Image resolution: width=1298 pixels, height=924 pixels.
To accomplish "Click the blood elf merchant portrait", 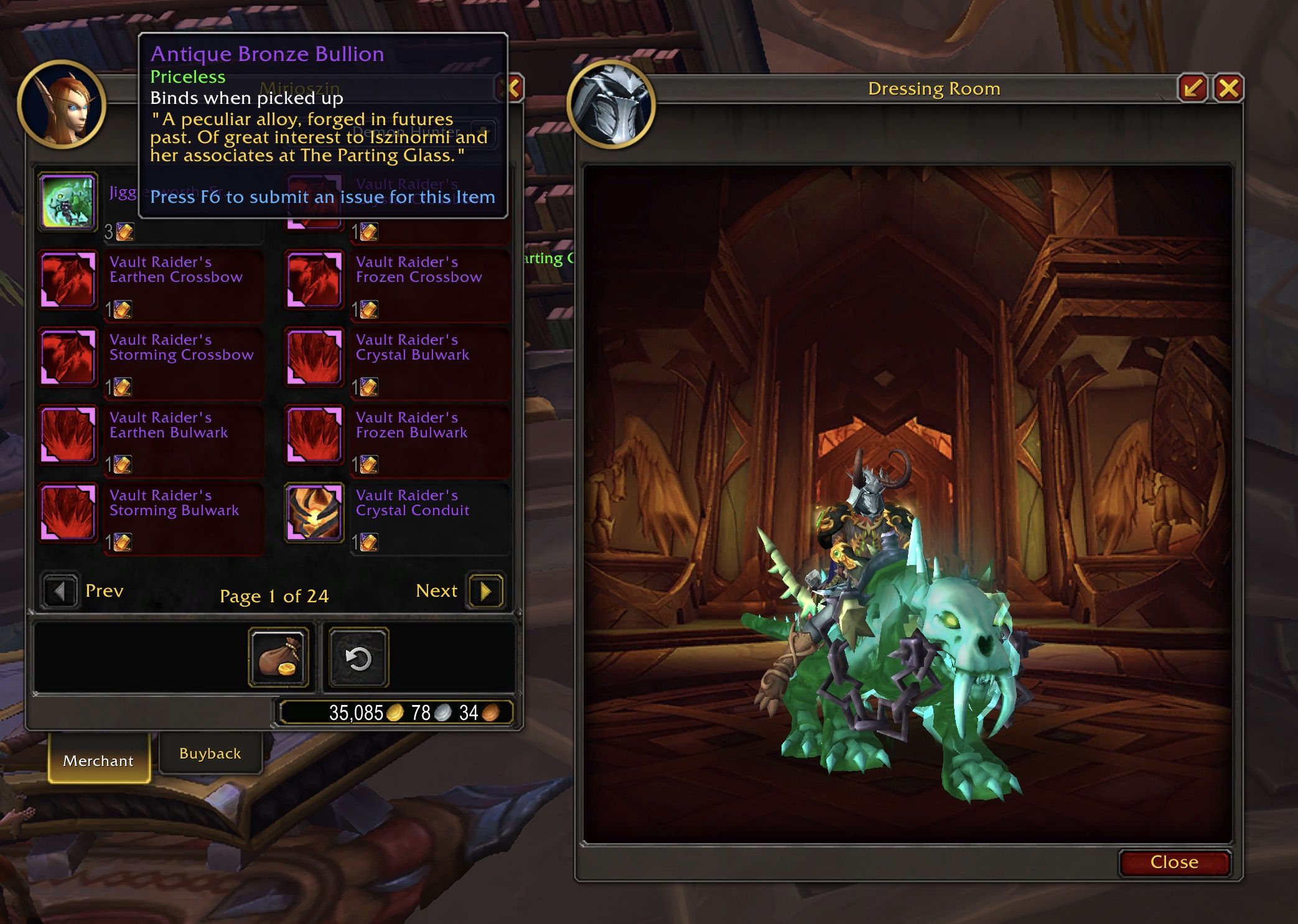I will coord(62,106).
